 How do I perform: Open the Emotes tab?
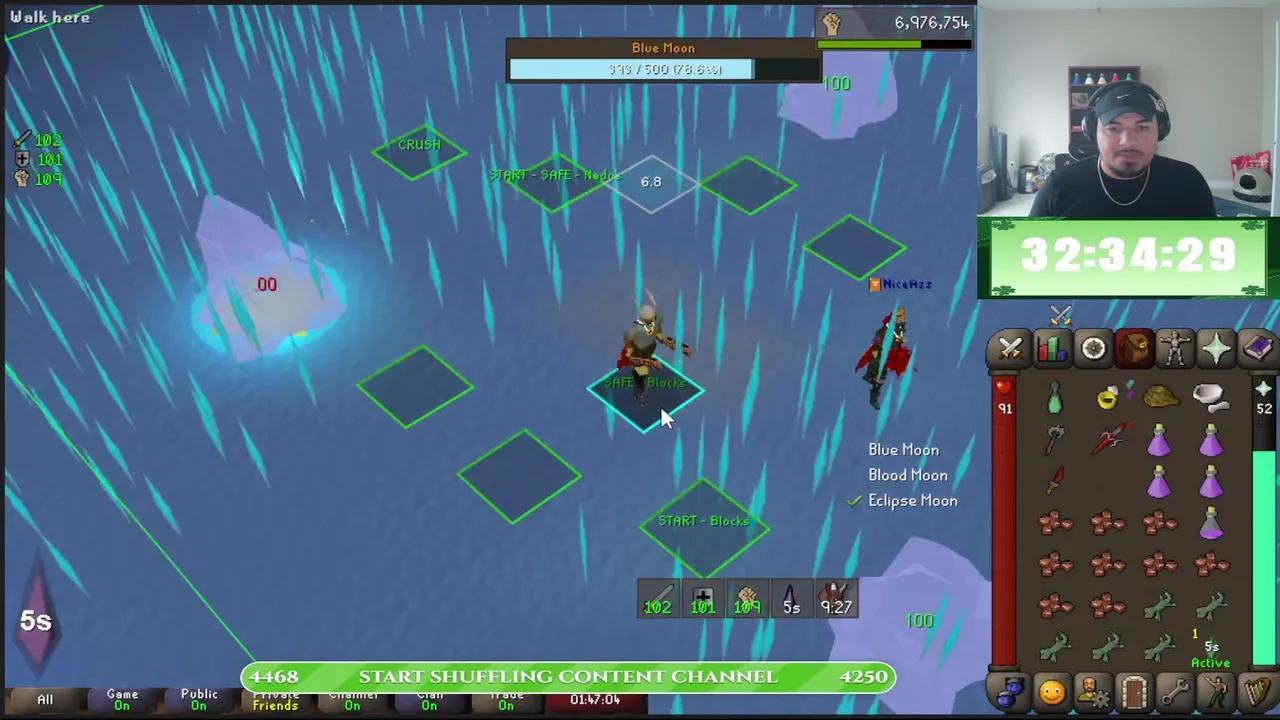click(x=1215, y=690)
